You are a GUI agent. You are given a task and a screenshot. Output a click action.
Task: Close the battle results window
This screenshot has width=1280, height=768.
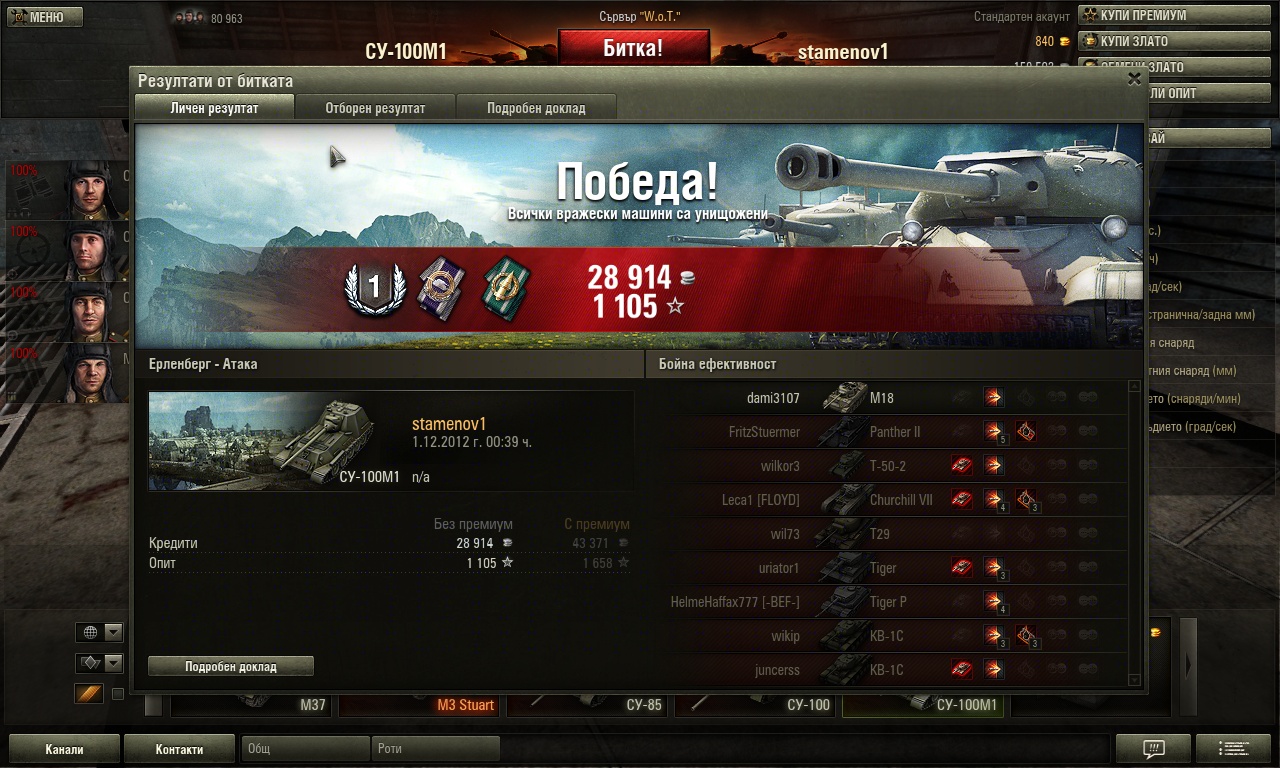coord(1134,80)
